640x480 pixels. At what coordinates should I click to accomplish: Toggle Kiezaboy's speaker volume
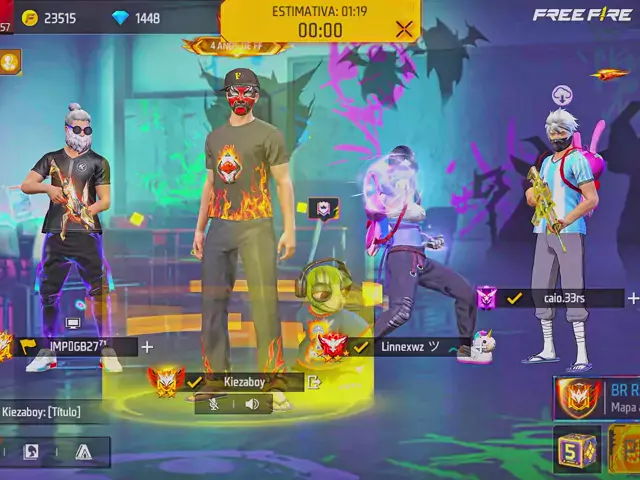click(252, 404)
